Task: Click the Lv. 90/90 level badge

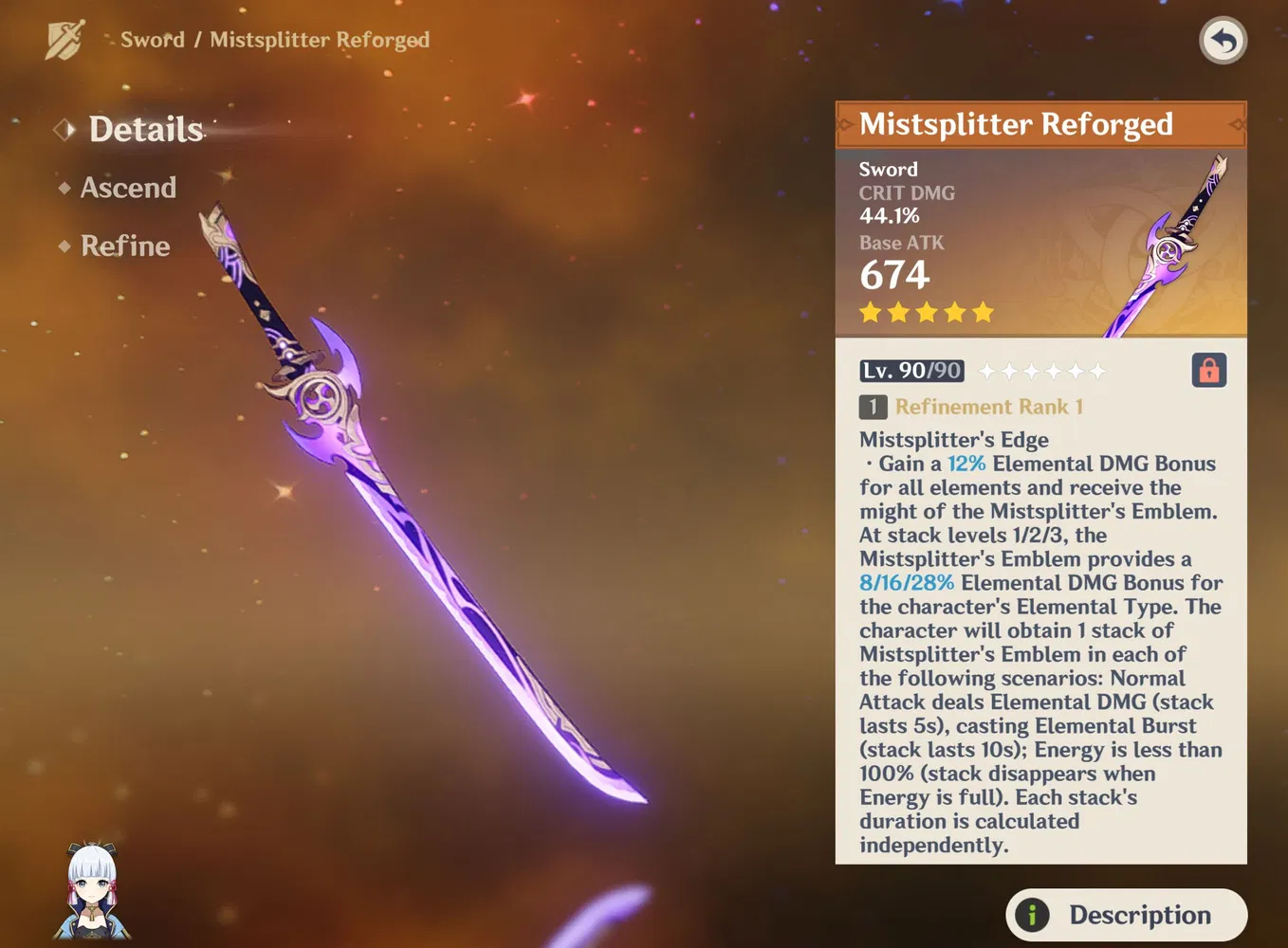Action: pyautogui.click(x=911, y=370)
